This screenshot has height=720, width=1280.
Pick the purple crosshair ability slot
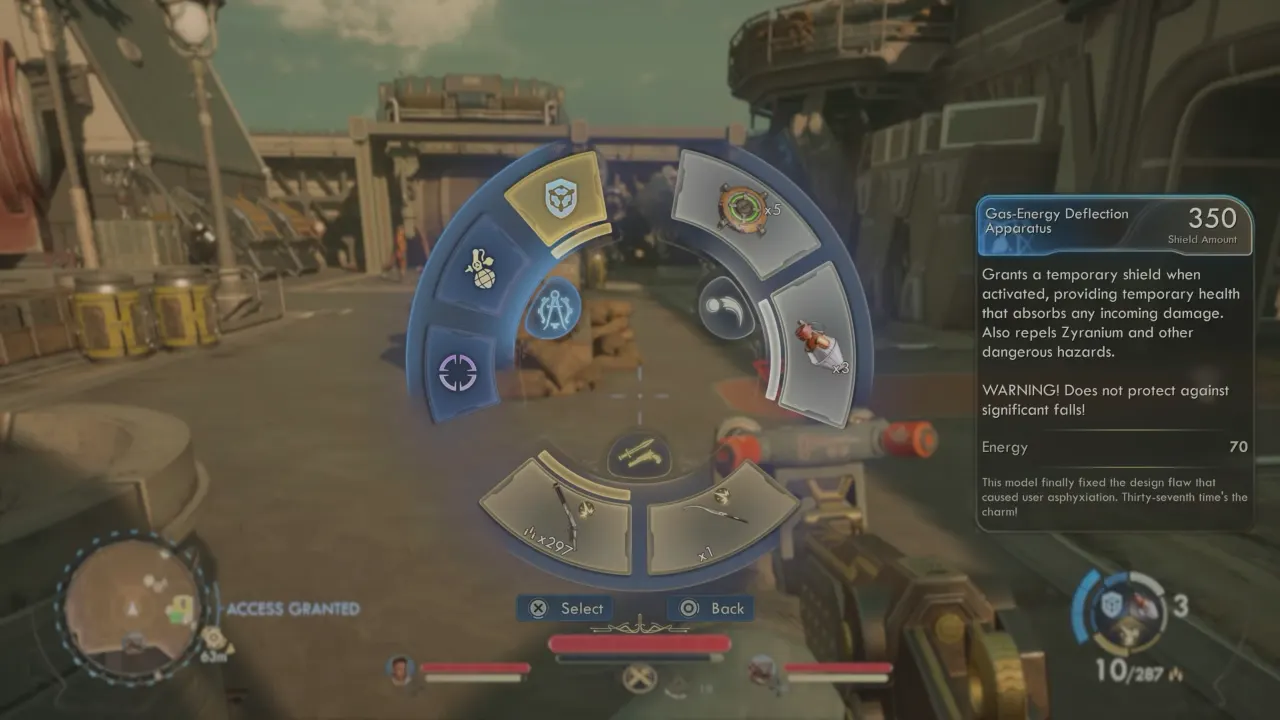coord(458,372)
